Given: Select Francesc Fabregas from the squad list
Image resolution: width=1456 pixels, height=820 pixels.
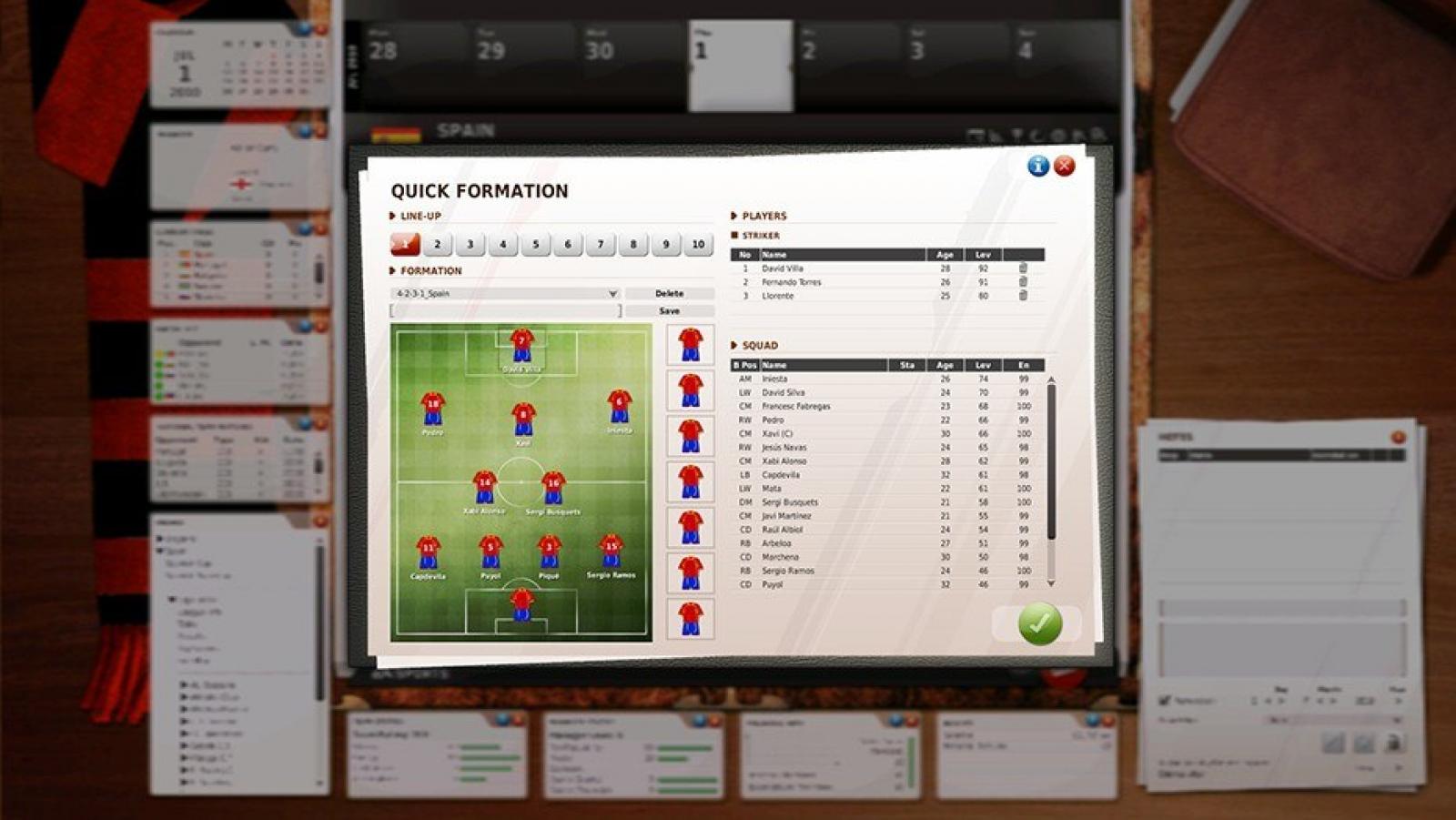Looking at the screenshot, I should (796, 407).
